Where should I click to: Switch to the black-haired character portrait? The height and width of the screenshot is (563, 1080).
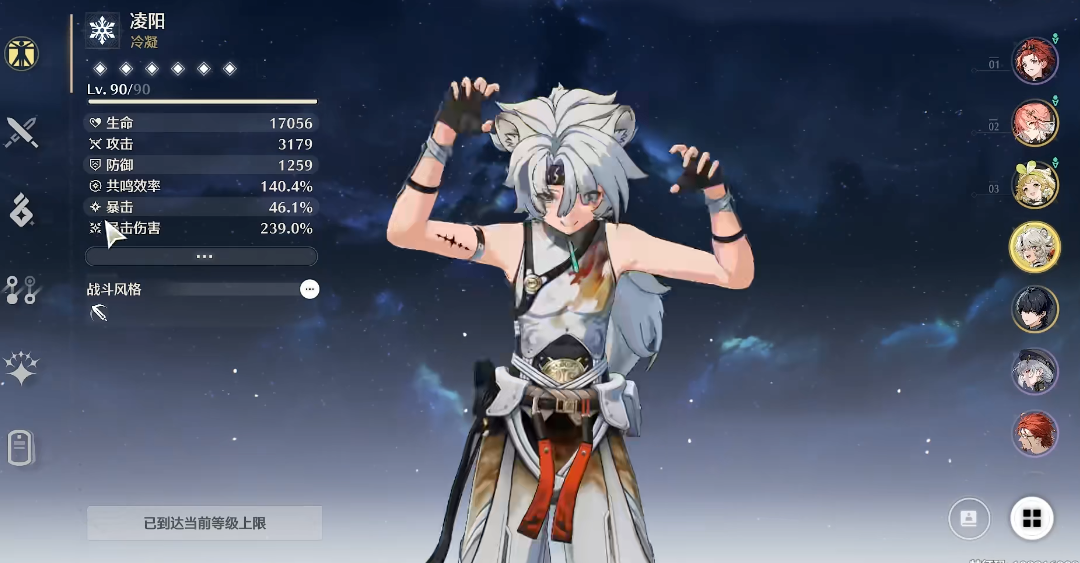(1034, 309)
